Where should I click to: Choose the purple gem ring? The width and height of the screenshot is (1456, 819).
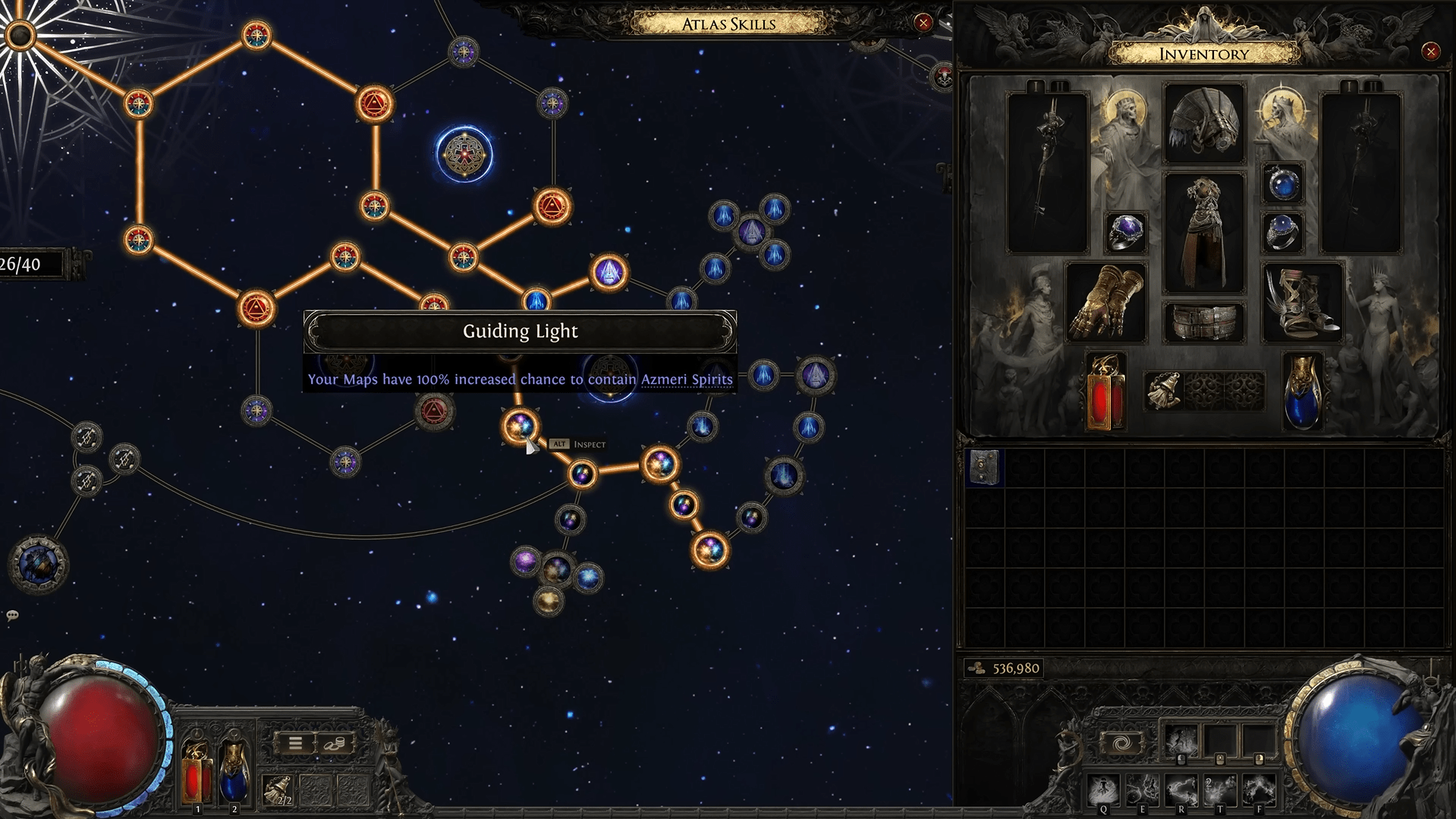(x=1125, y=232)
